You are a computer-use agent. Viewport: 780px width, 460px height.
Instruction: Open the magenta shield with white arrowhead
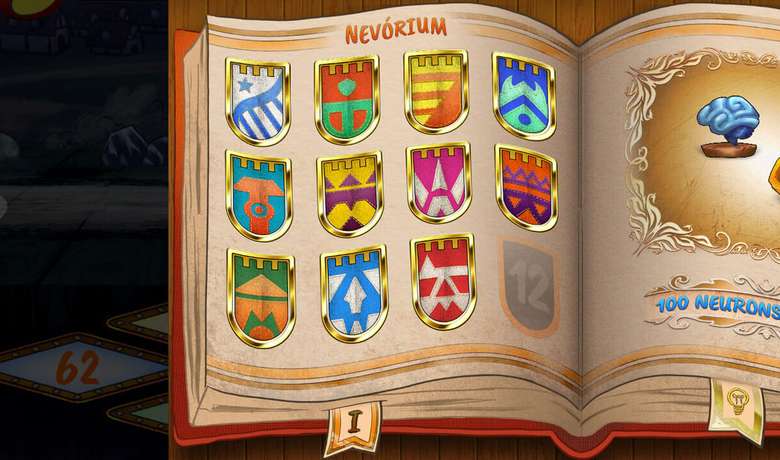[x=438, y=183]
